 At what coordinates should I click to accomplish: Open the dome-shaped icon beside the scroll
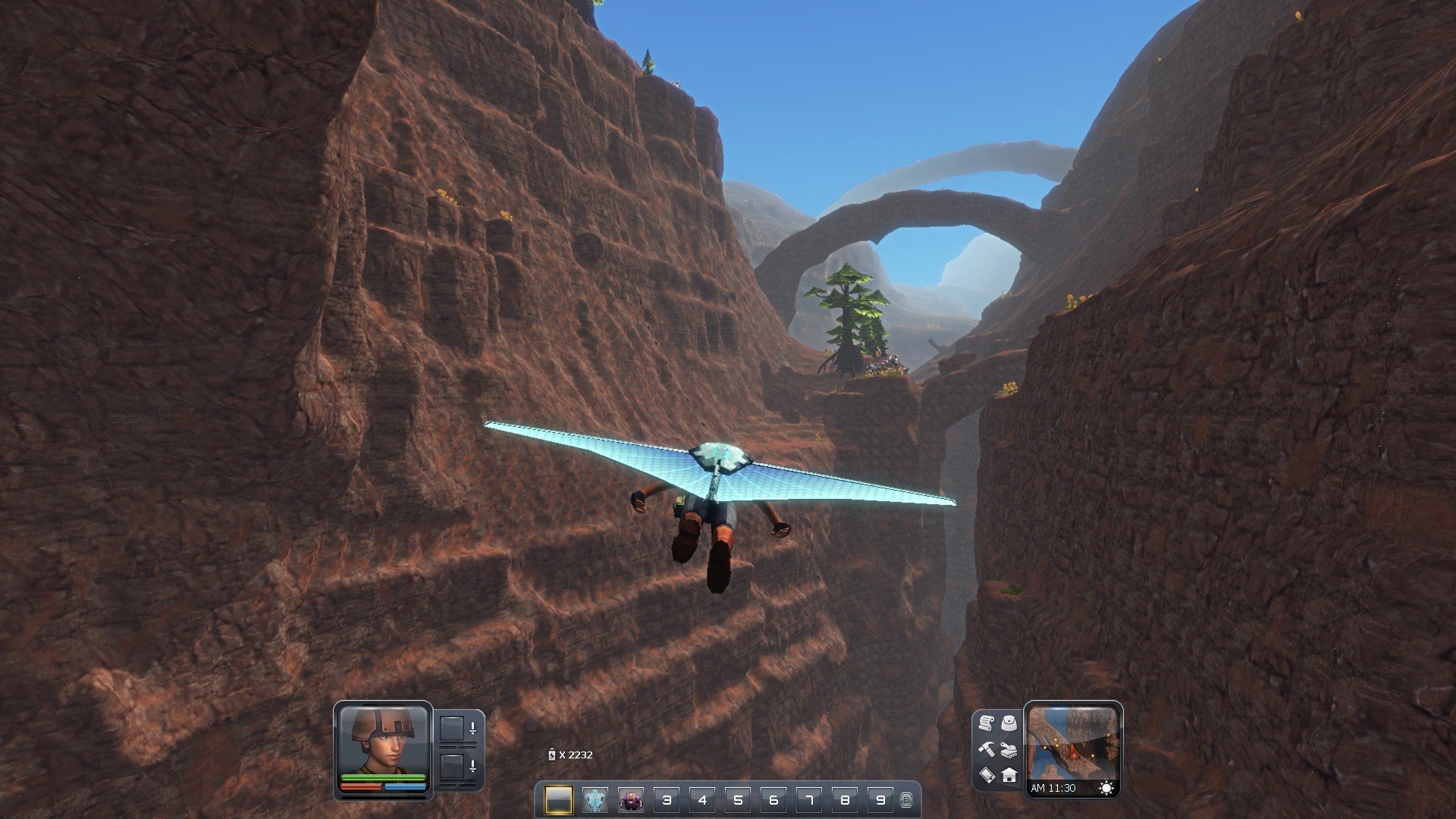[x=1009, y=723]
